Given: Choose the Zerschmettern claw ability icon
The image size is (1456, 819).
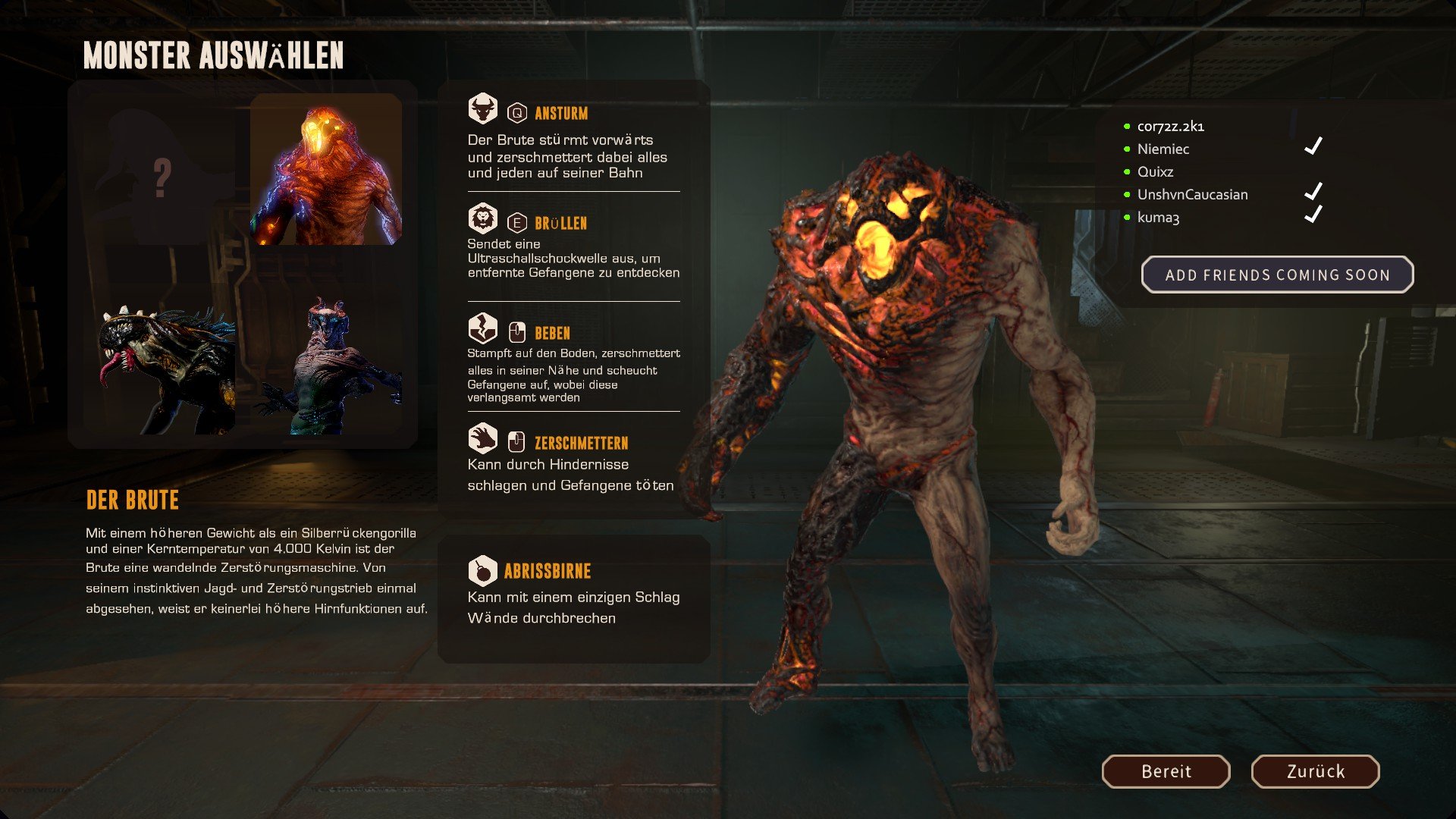Looking at the screenshot, I should (482, 439).
